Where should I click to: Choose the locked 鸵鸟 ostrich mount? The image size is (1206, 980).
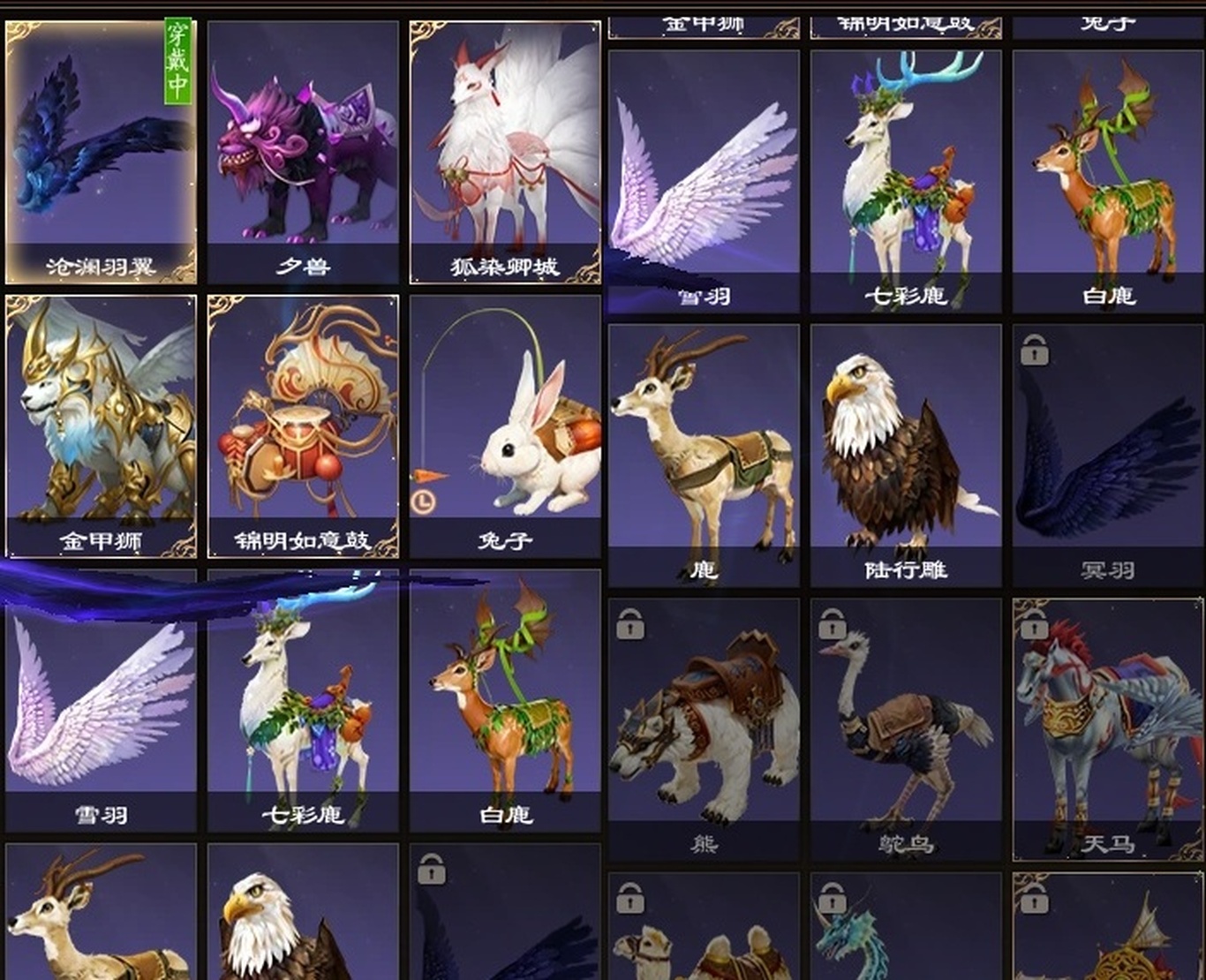[906, 729]
